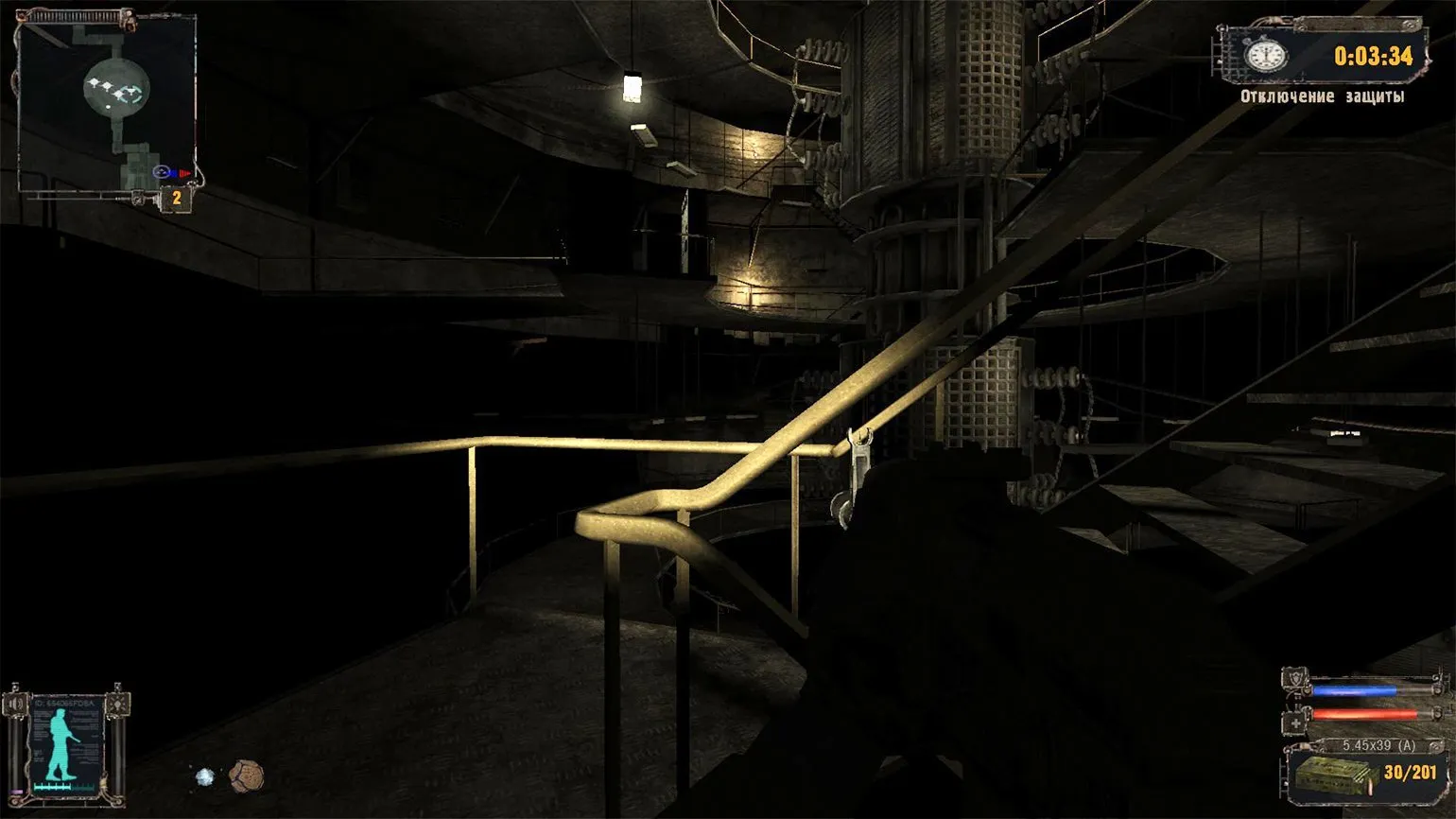This screenshot has width=1456, height=819.
Task: Select the brown rock artifact icon
Action: coord(246,775)
